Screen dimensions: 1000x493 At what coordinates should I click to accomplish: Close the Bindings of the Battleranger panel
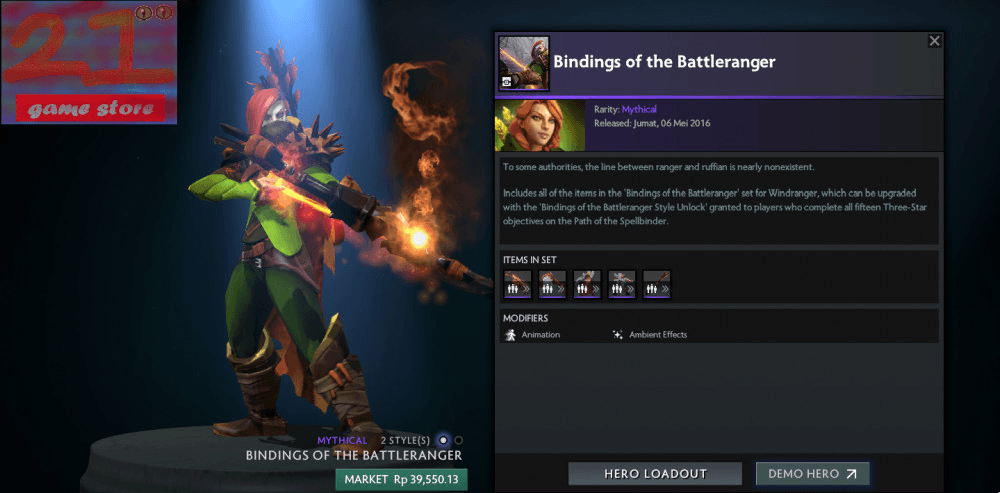(x=934, y=41)
